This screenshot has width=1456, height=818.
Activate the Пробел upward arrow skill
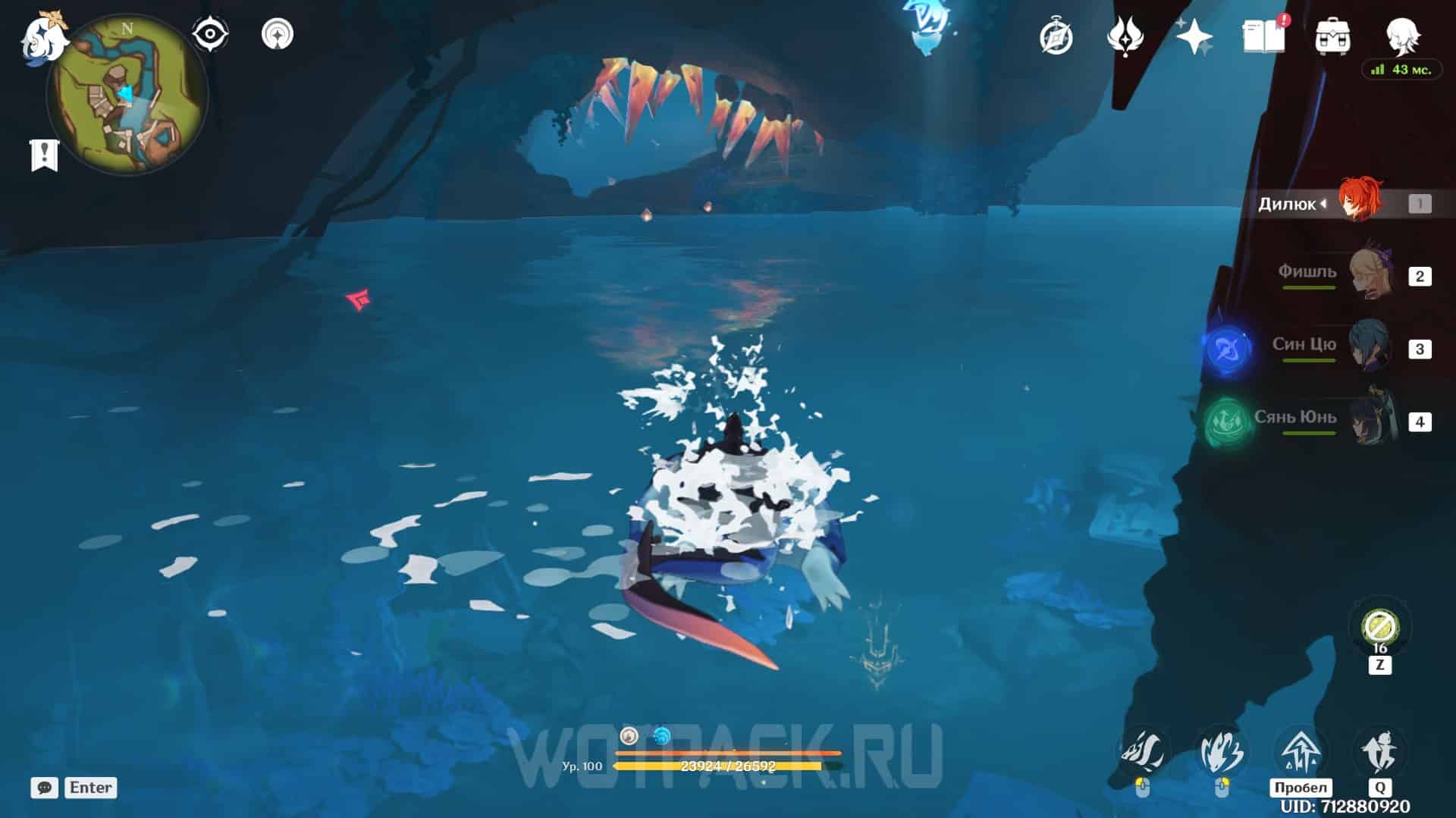click(1301, 753)
